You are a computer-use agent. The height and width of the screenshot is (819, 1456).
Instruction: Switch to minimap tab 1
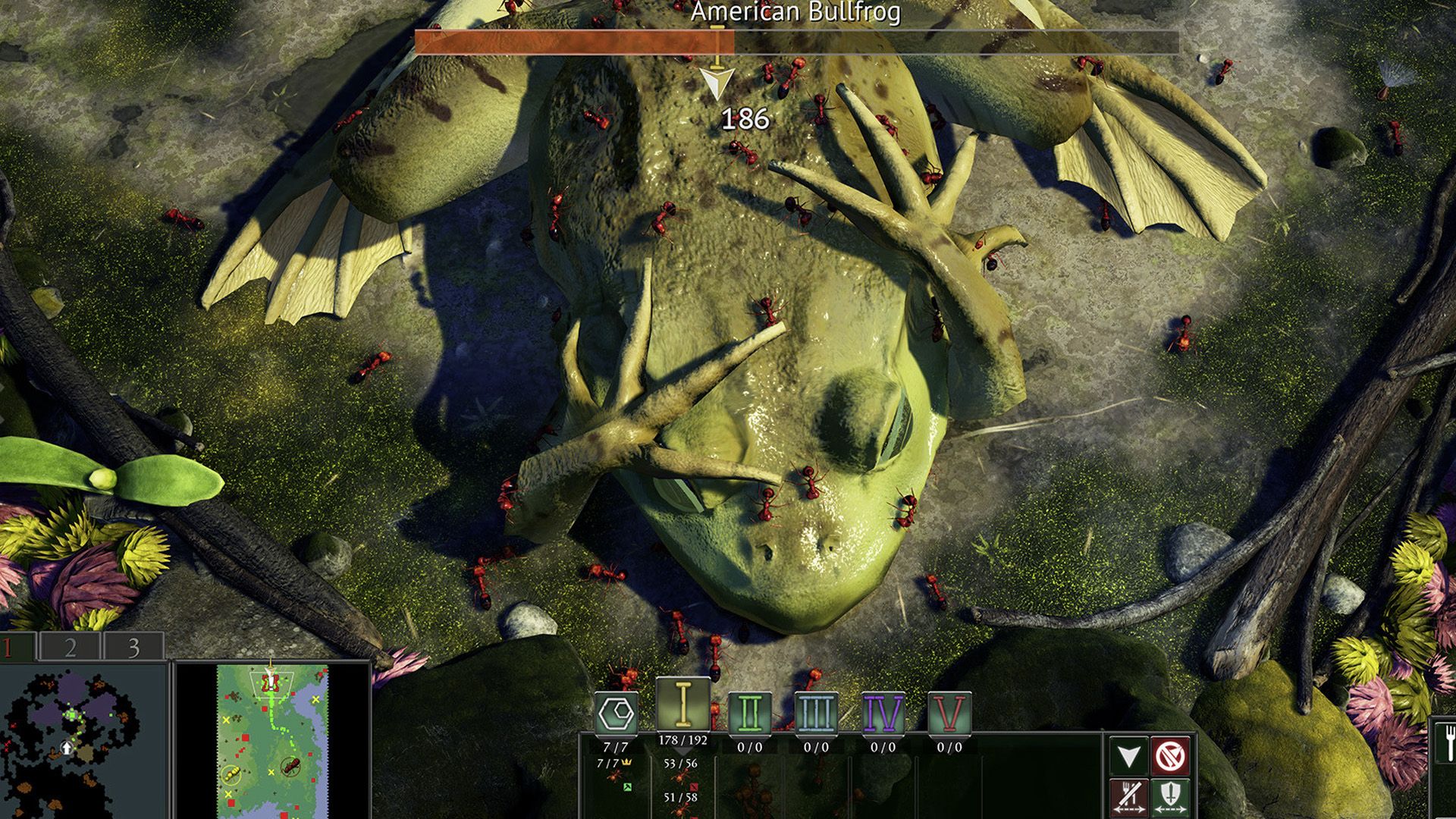tap(15, 647)
